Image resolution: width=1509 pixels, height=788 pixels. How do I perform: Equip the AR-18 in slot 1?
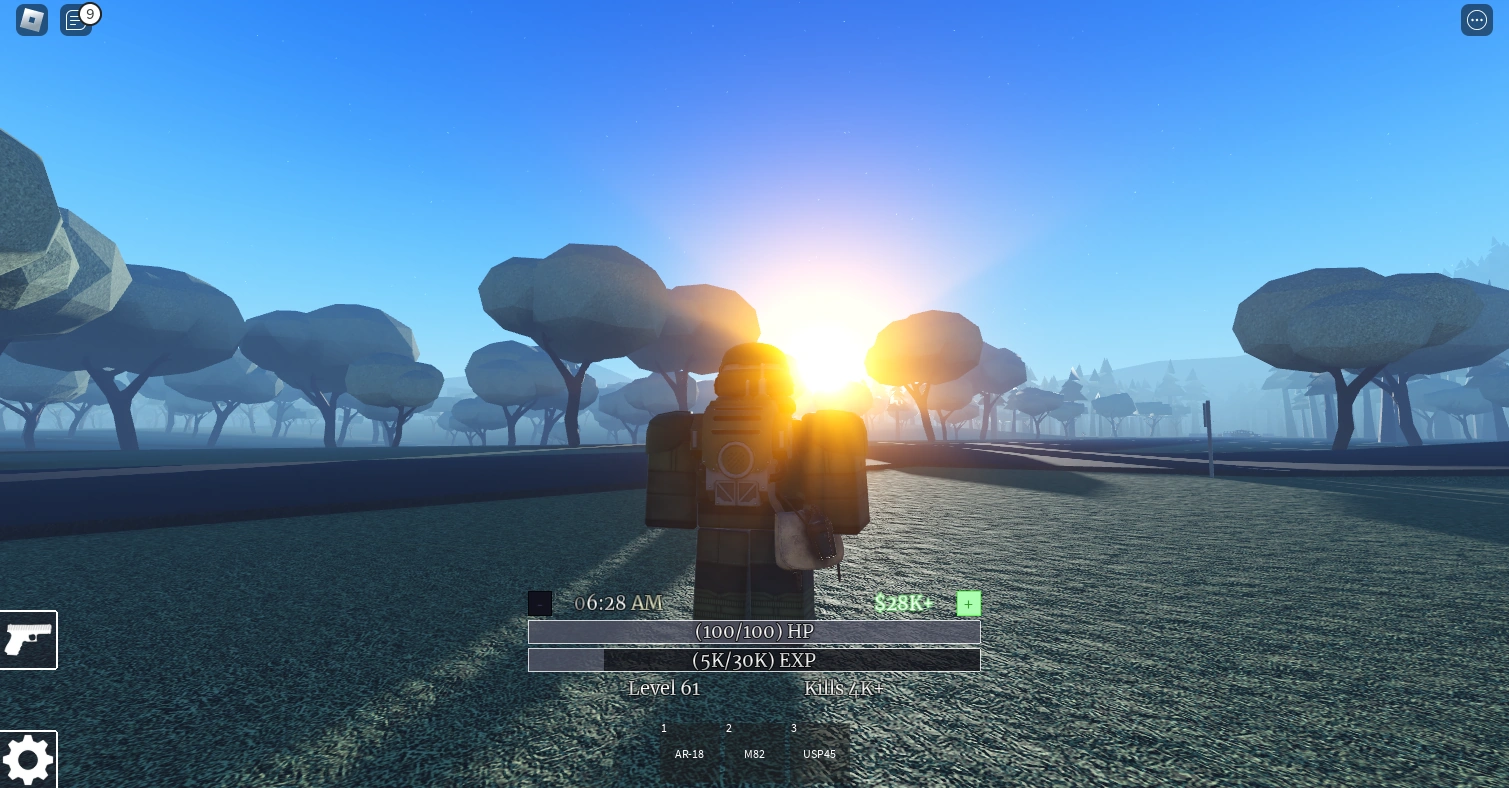(x=689, y=754)
